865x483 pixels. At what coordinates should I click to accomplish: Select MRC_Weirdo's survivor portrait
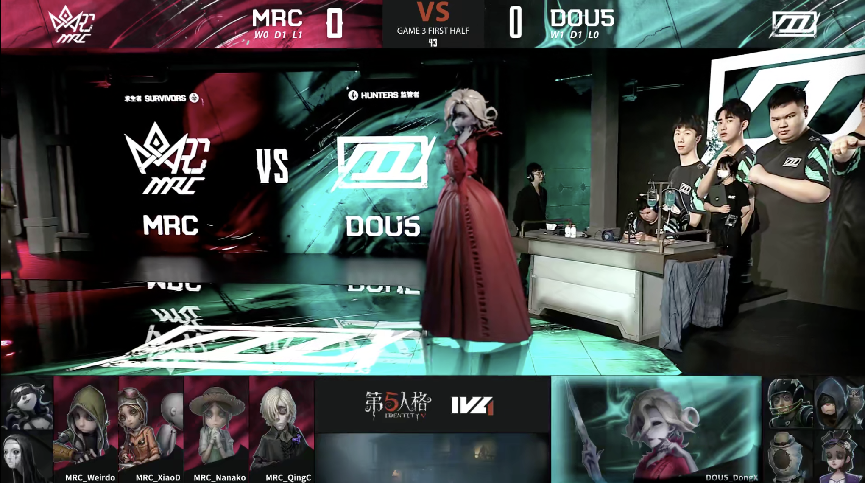tap(85, 423)
